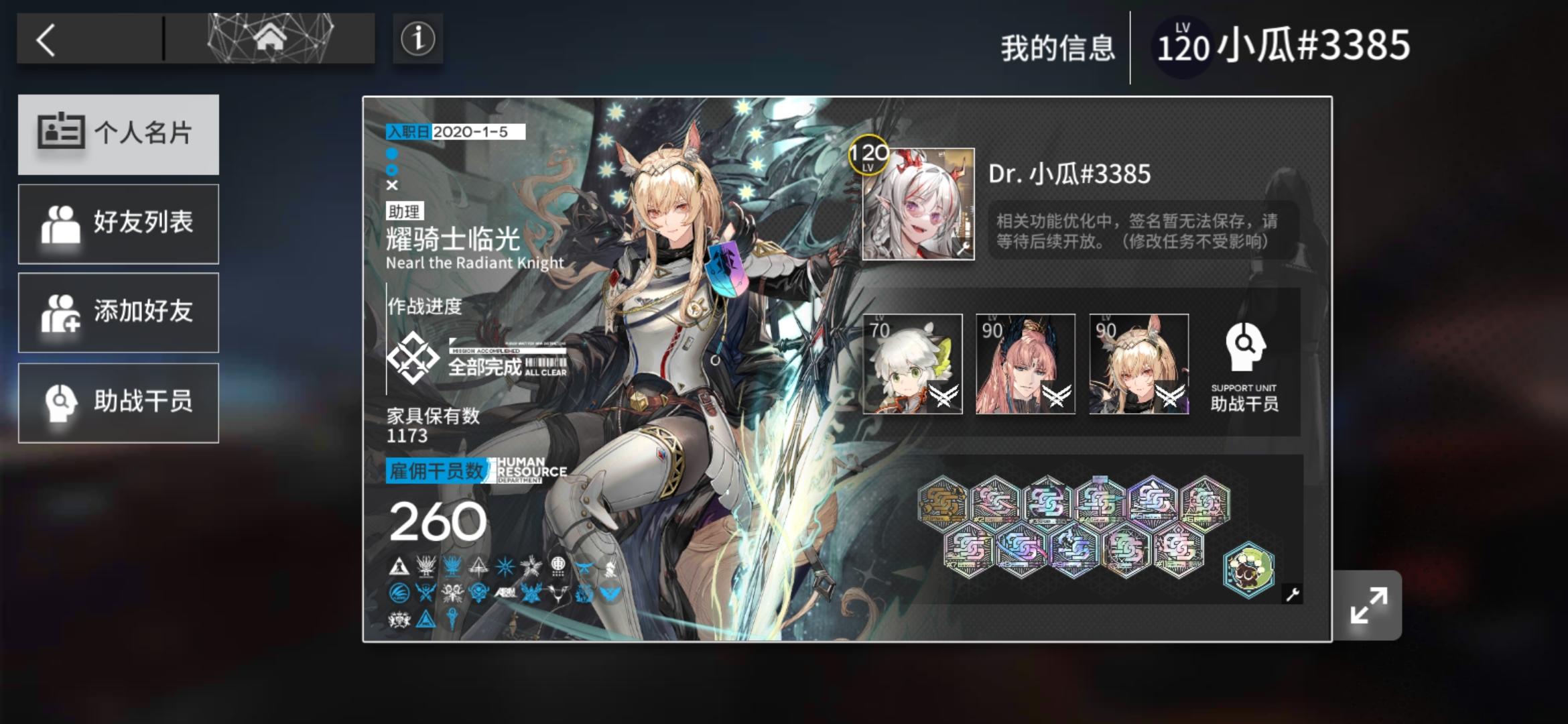Select the Support Unit head-search icon
Image resolution: width=1568 pixels, height=724 pixels.
1243,349
